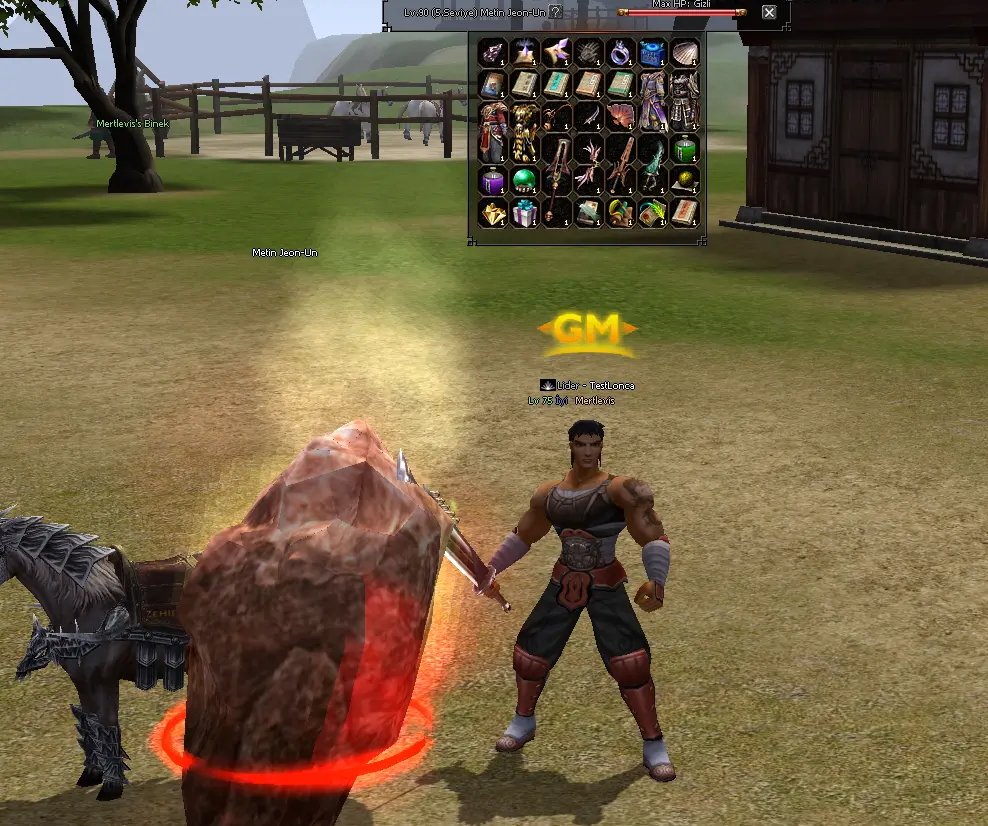Pick the teal dagger weapon
Viewport: 988px width, 826px height.
(x=652, y=163)
